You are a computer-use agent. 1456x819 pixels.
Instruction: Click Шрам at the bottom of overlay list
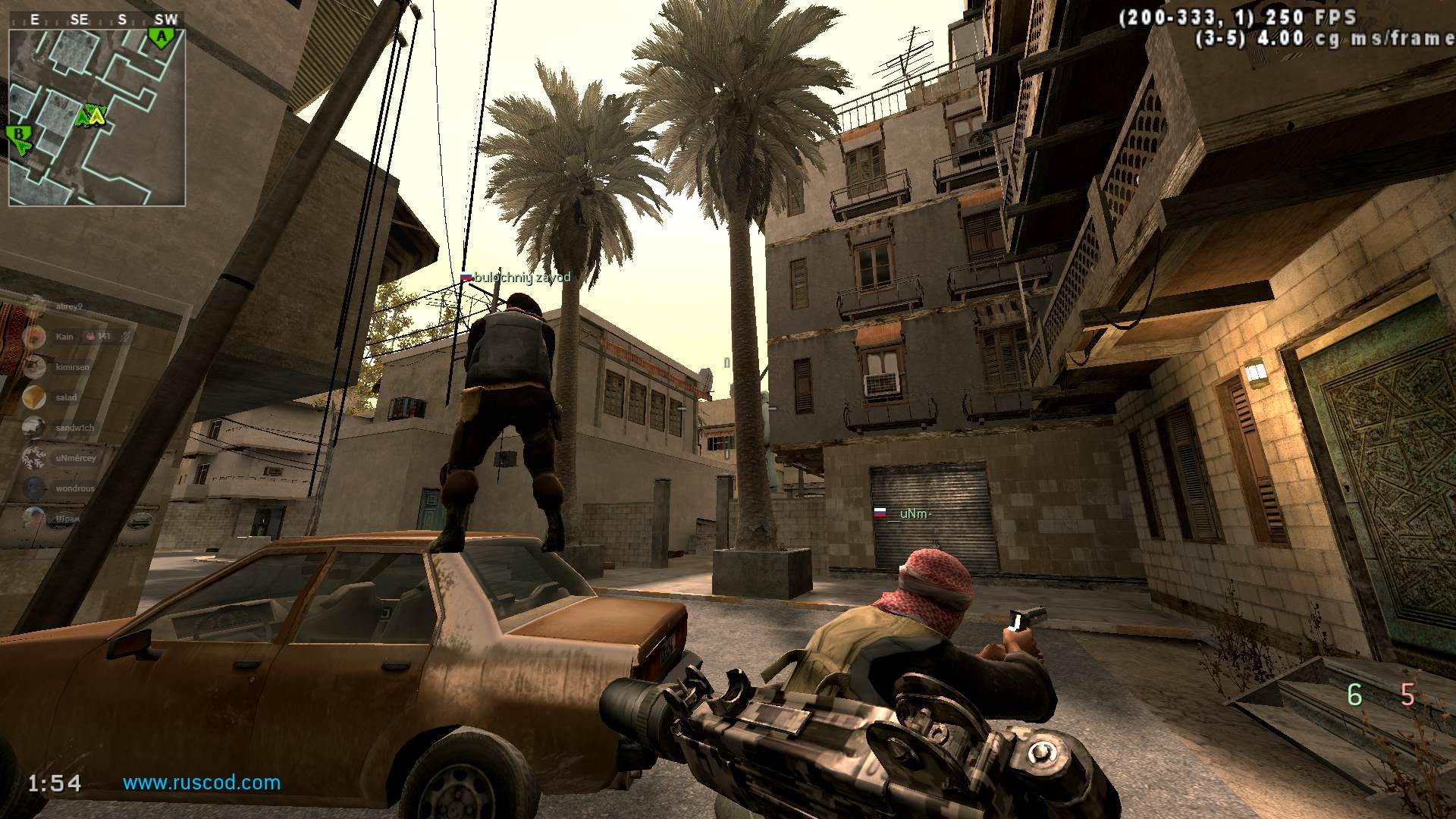[x=67, y=519]
